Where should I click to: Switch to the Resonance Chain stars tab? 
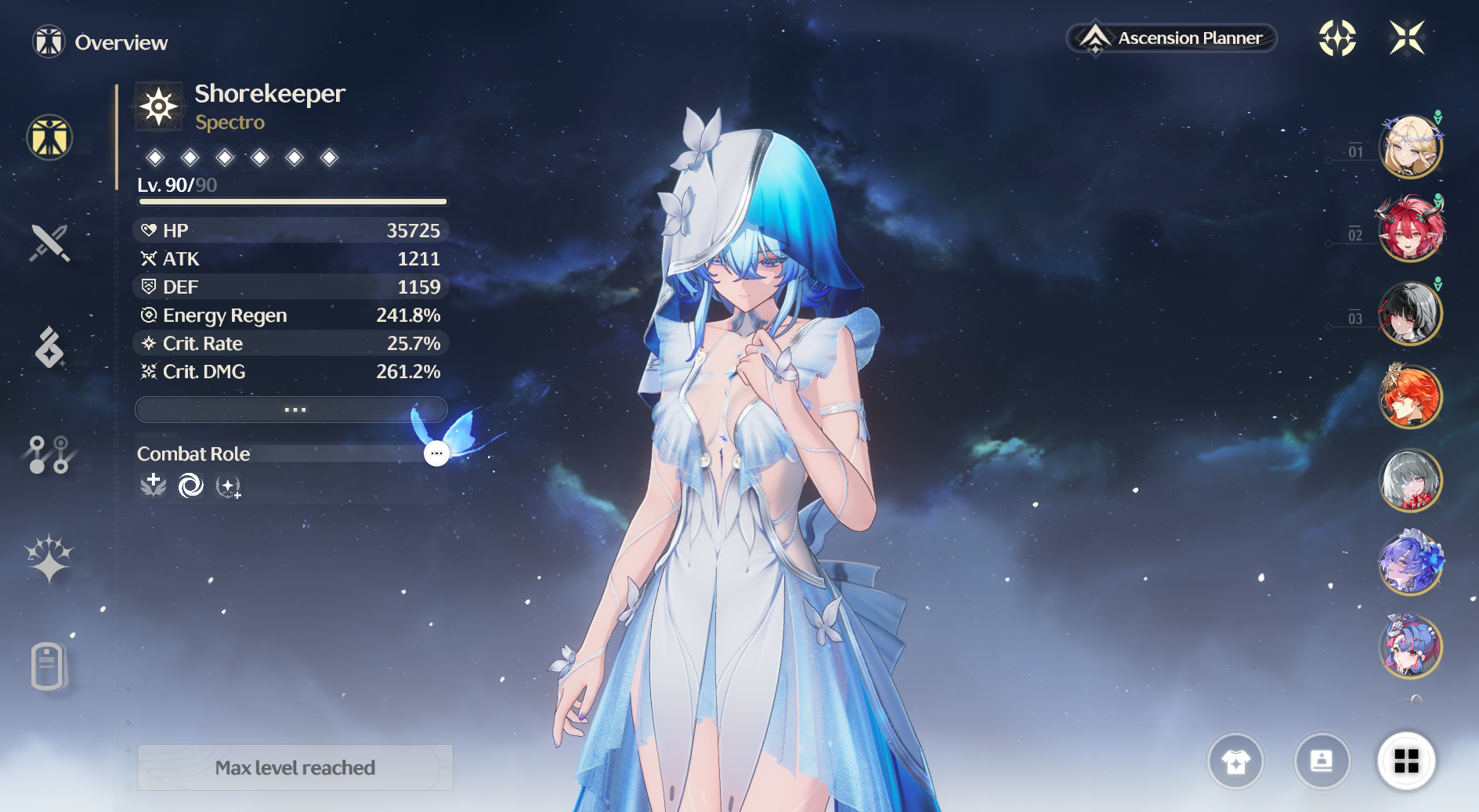pyautogui.click(x=49, y=558)
